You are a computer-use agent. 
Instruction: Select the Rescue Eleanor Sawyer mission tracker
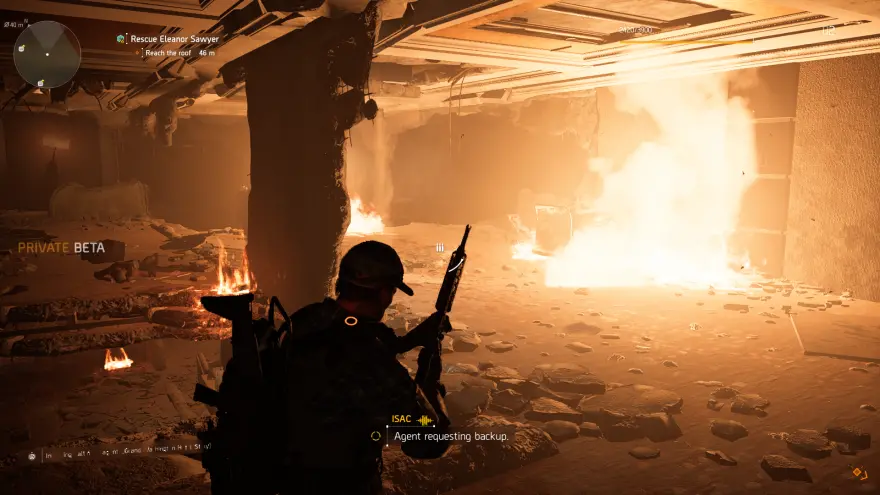coord(175,39)
